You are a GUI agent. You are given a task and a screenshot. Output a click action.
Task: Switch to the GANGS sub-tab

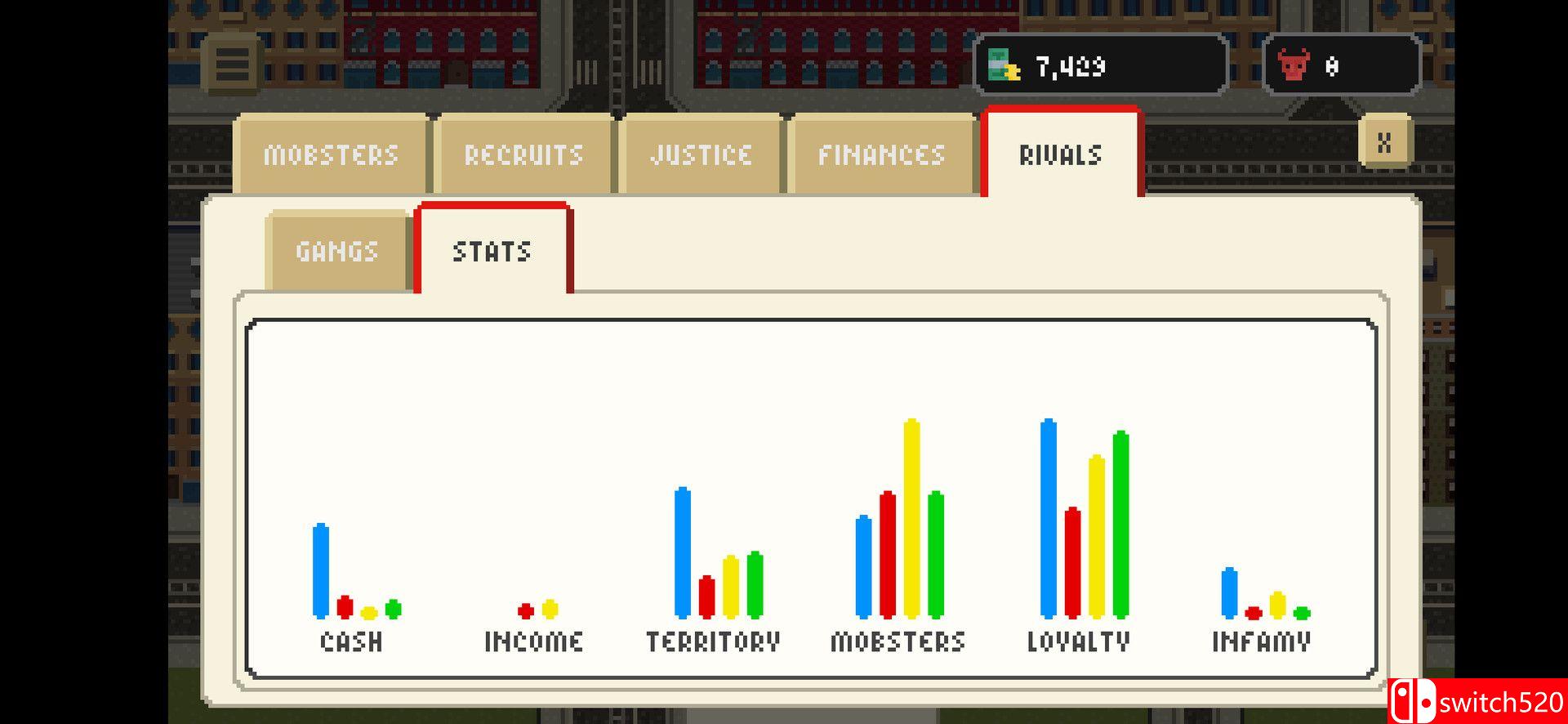(x=336, y=250)
